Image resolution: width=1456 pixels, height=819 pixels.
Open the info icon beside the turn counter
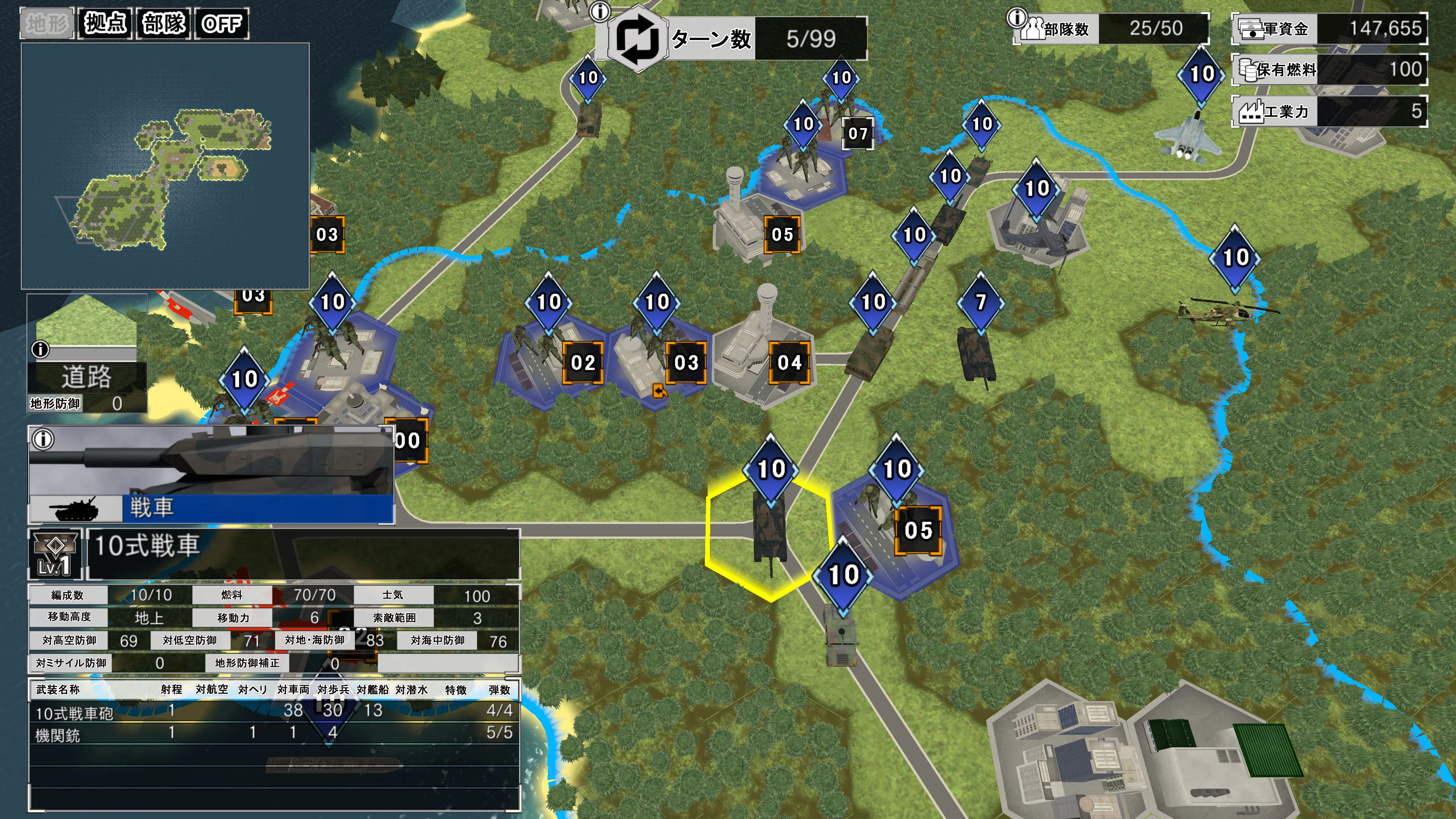600,11
